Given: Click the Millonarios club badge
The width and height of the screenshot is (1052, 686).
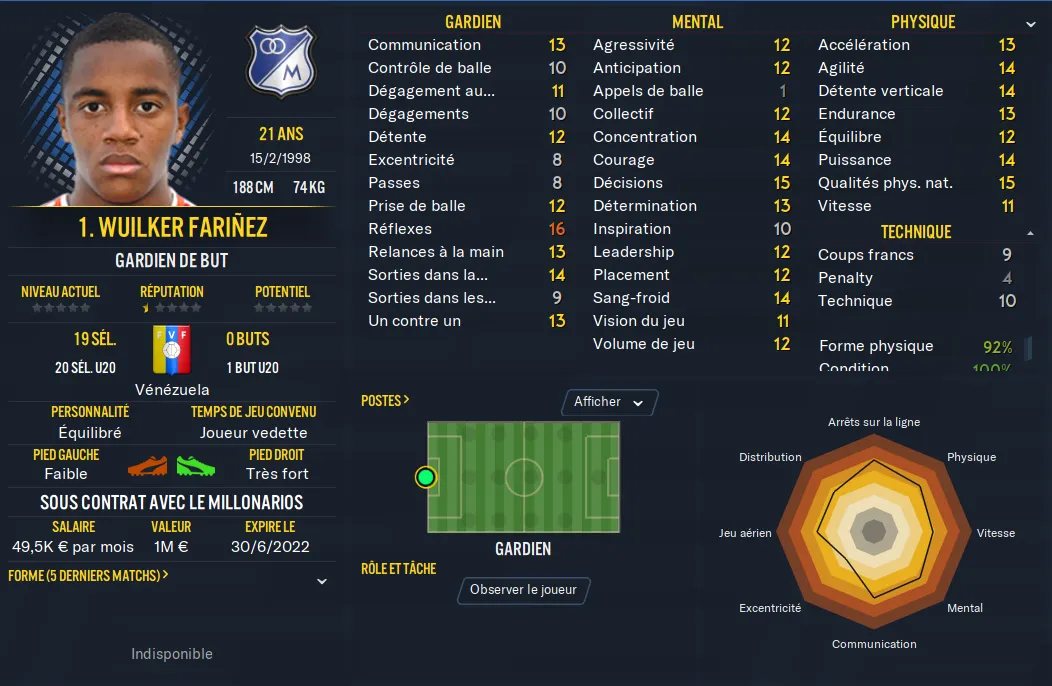Looking at the screenshot, I should coord(280,61).
